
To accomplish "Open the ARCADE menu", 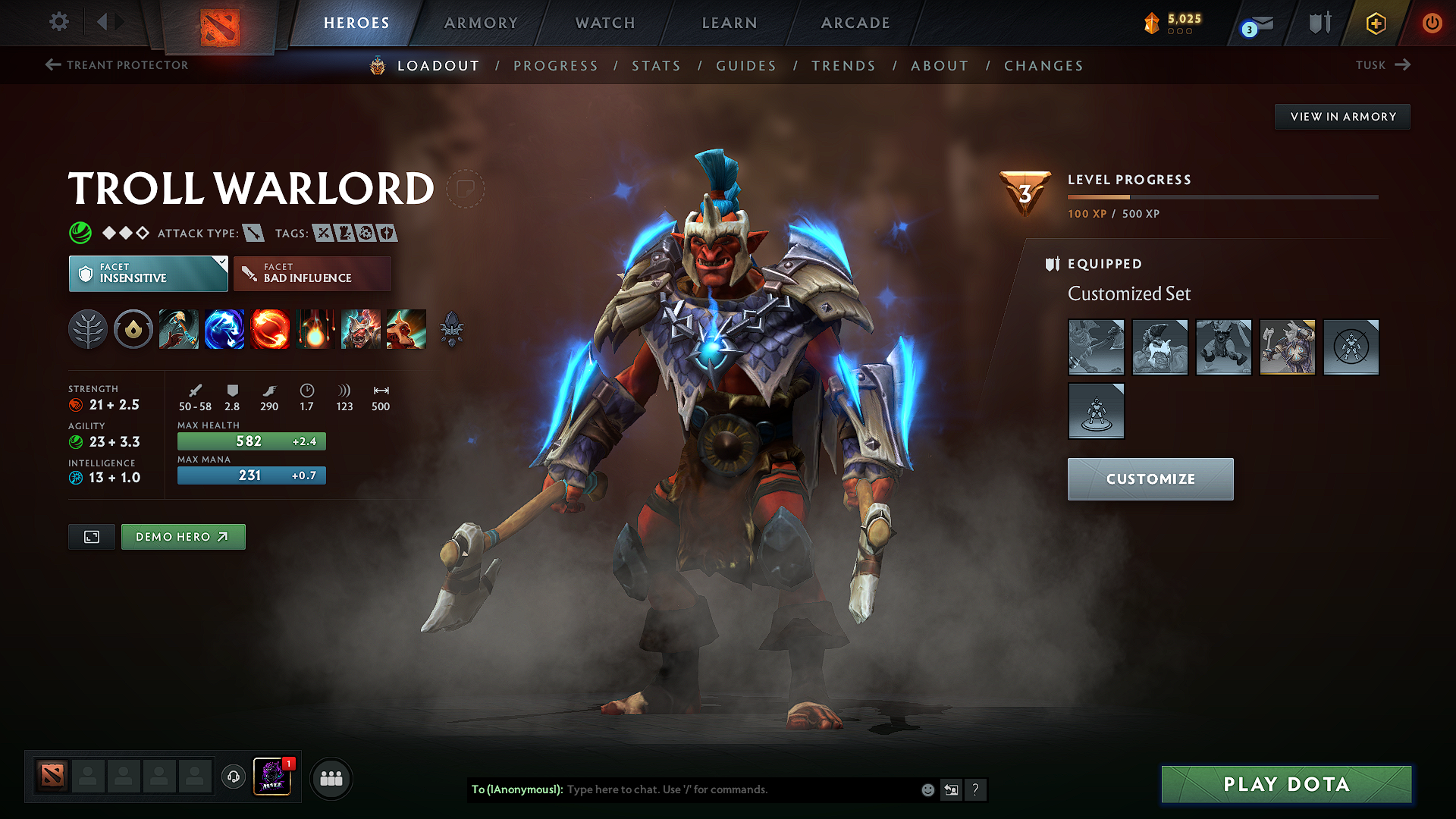I will pos(855,23).
